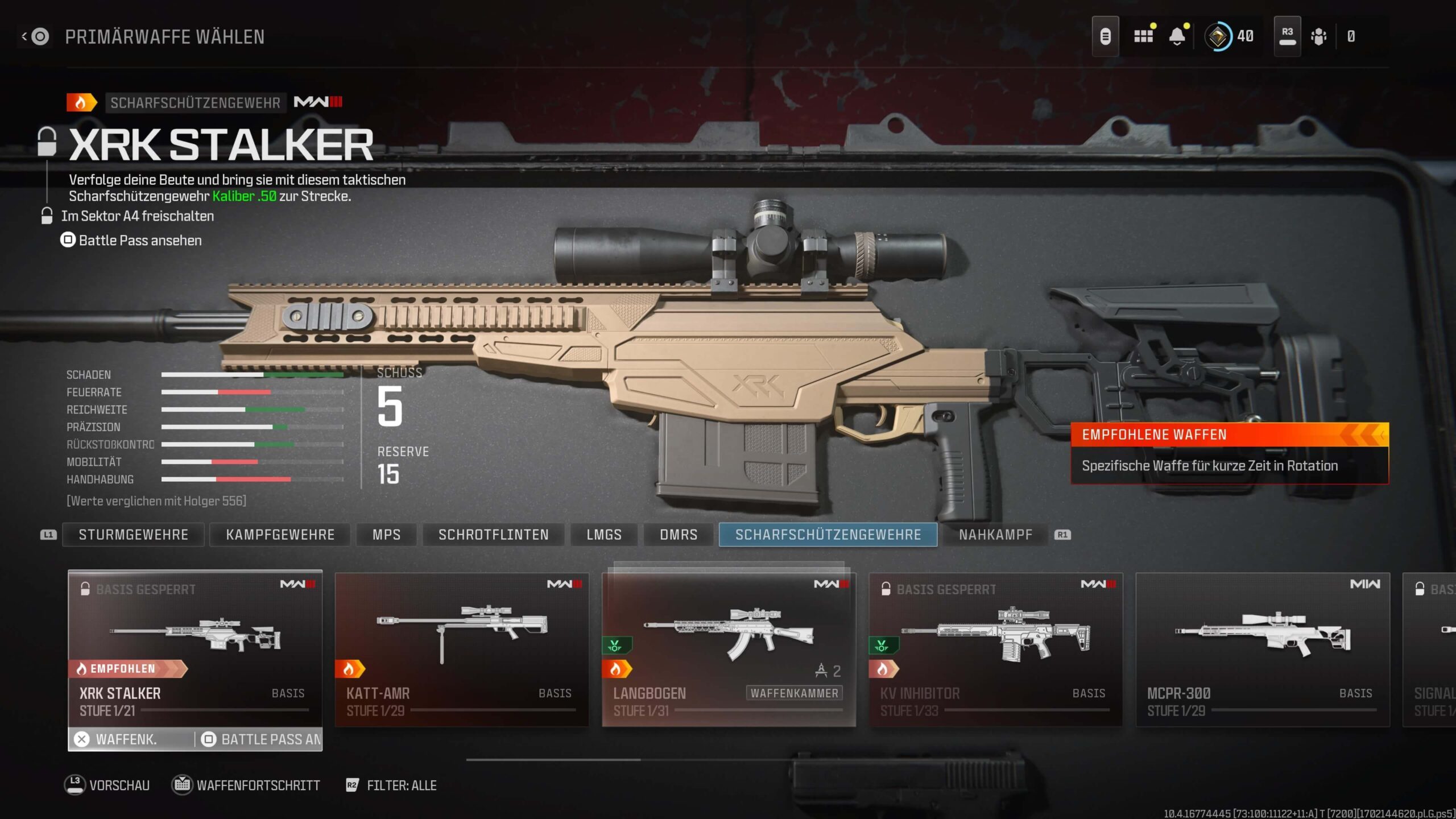This screenshot has height=819, width=1456.
Task: Switch to the Sturmgewehre tab
Action: pos(133,535)
